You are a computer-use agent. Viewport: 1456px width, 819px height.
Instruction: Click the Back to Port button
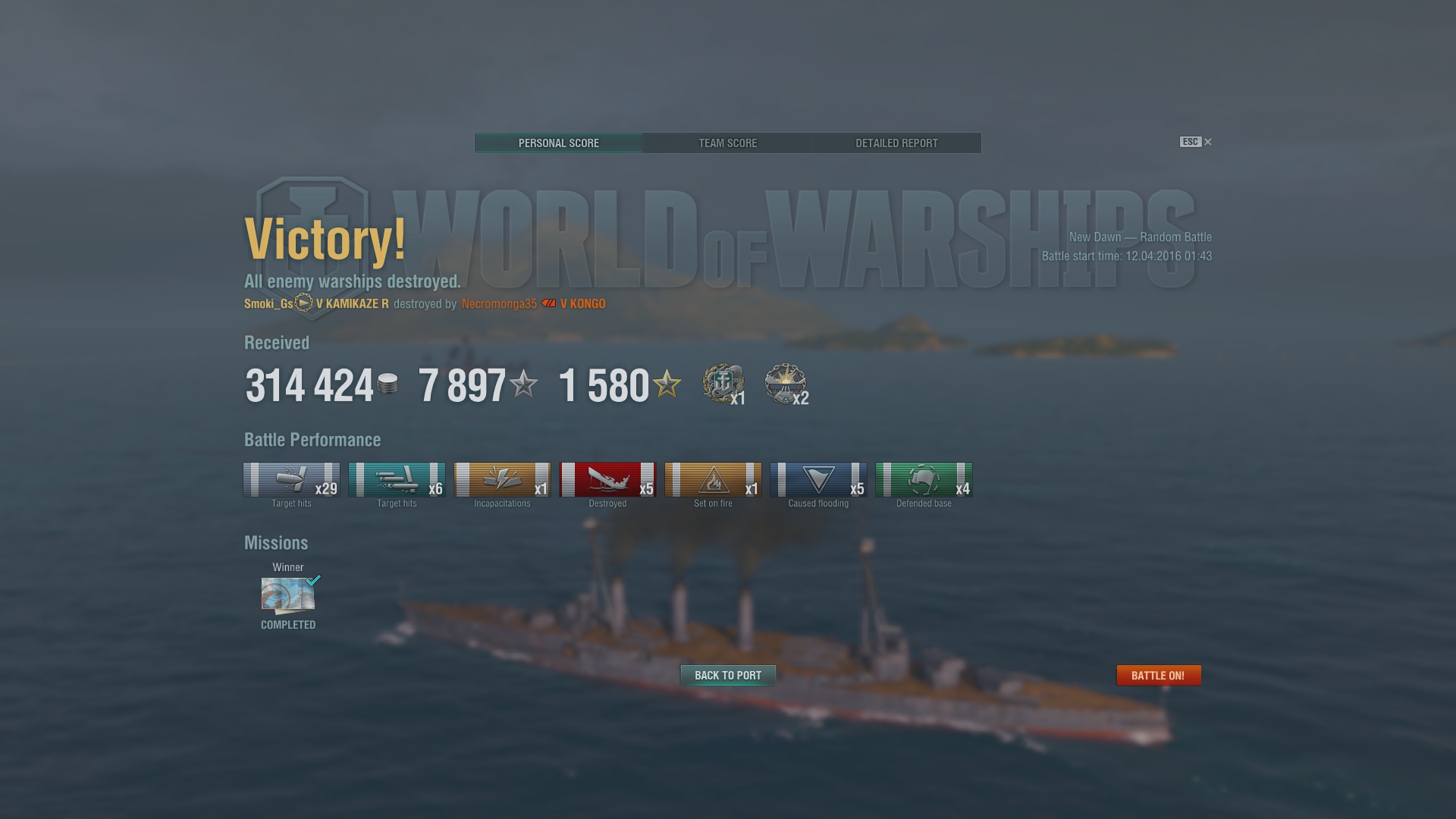tap(727, 675)
